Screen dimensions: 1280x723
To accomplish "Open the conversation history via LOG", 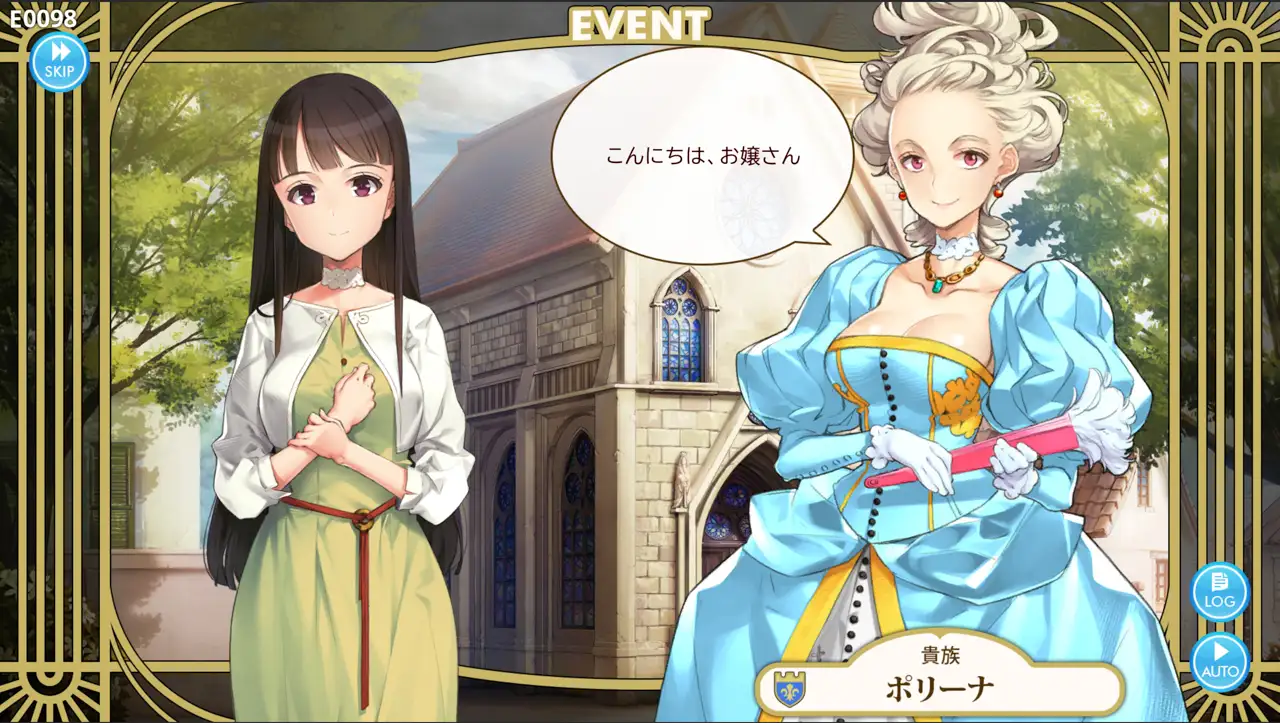I will coord(1222,592).
